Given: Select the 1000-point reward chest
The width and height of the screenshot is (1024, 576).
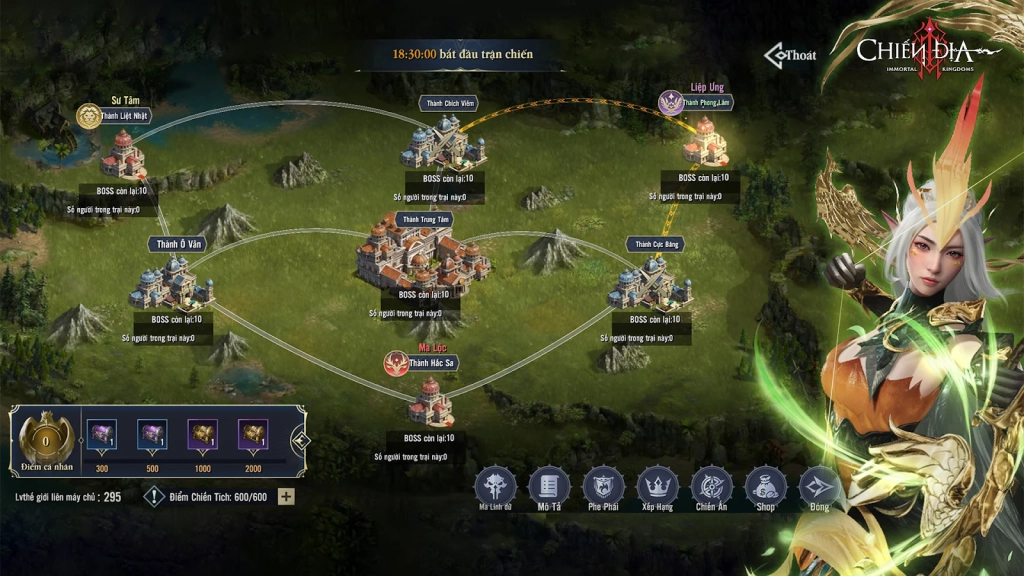Looking at the screenshot, I should point(202,435).
